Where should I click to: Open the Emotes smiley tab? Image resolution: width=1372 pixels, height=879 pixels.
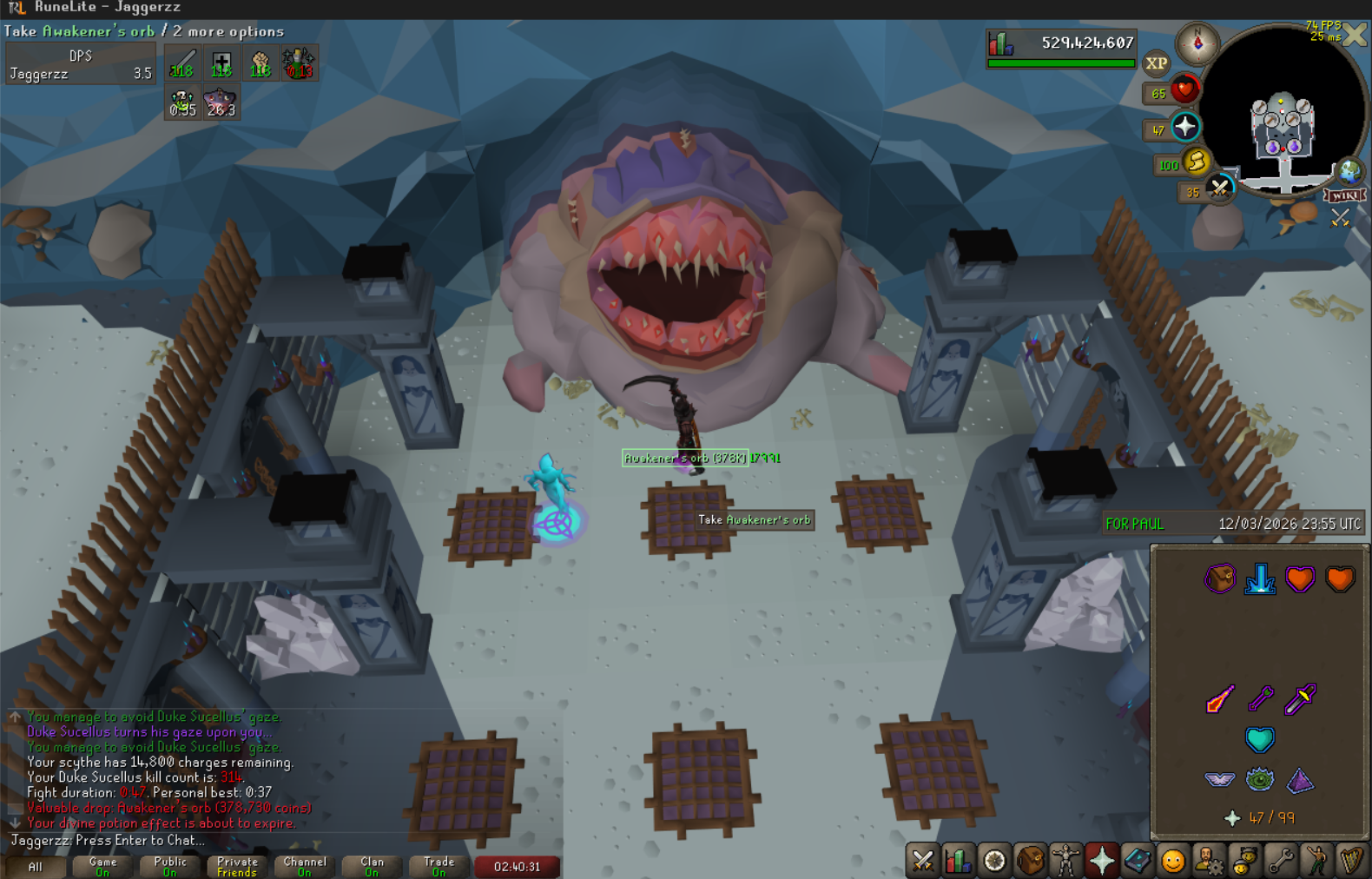coord(1172,861)
